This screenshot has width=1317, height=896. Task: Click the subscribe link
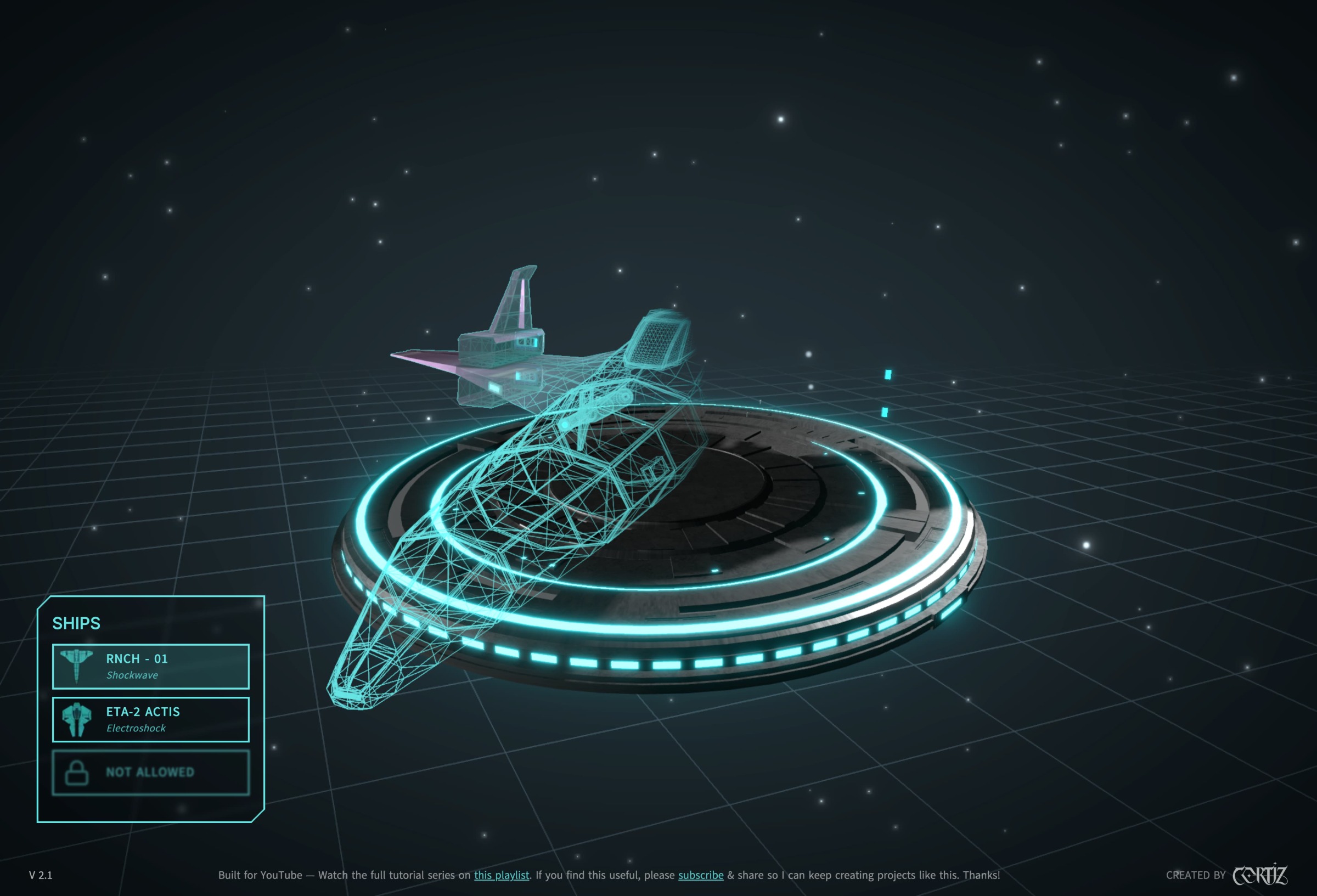click(x=700, y=875)
